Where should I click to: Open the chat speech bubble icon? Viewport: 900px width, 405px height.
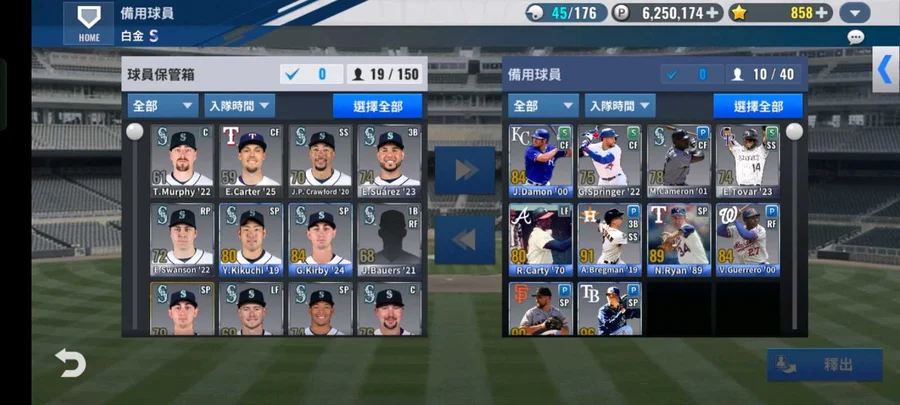pos(855,37)
